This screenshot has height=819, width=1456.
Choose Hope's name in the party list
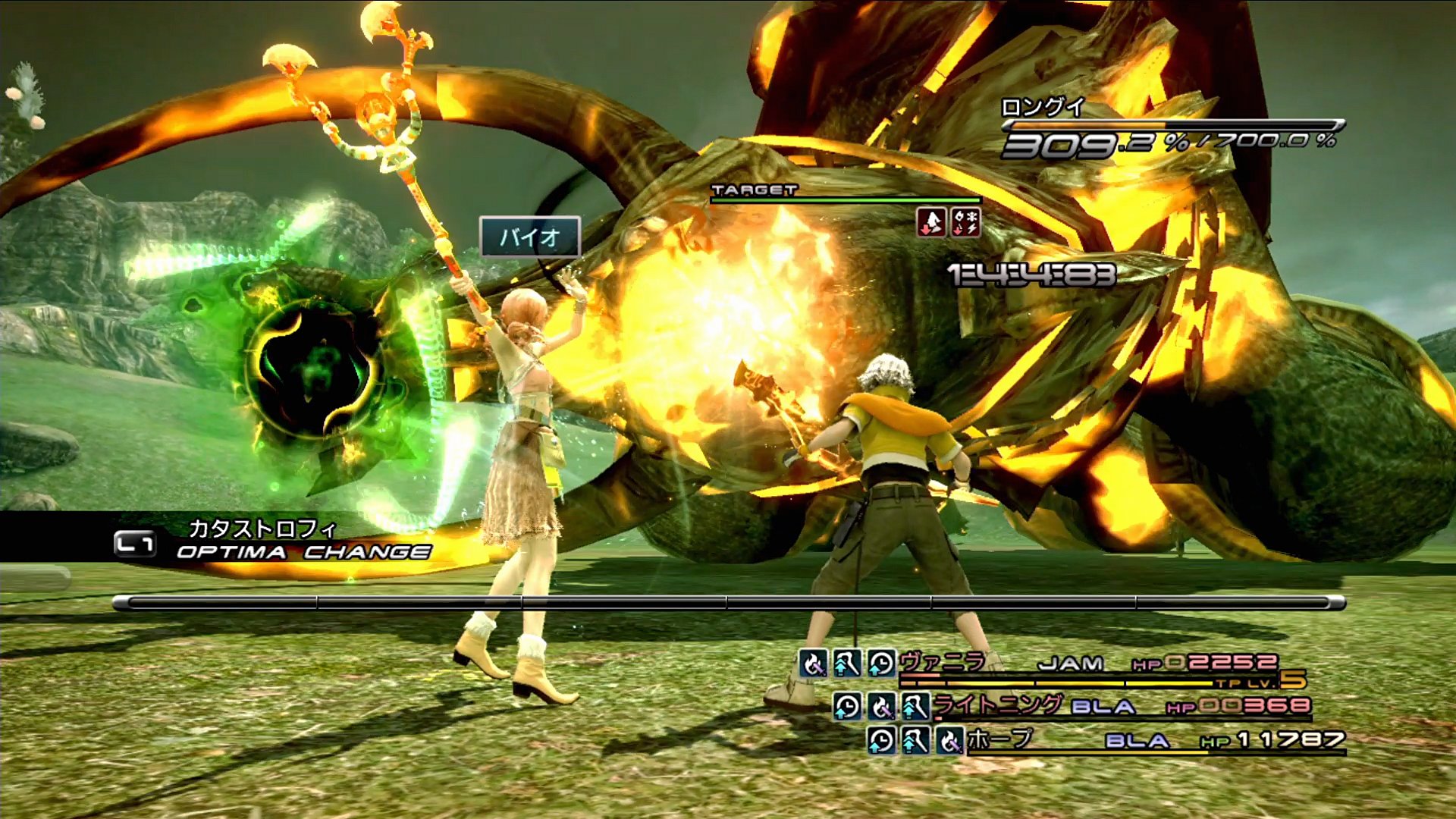pos(999,739)
